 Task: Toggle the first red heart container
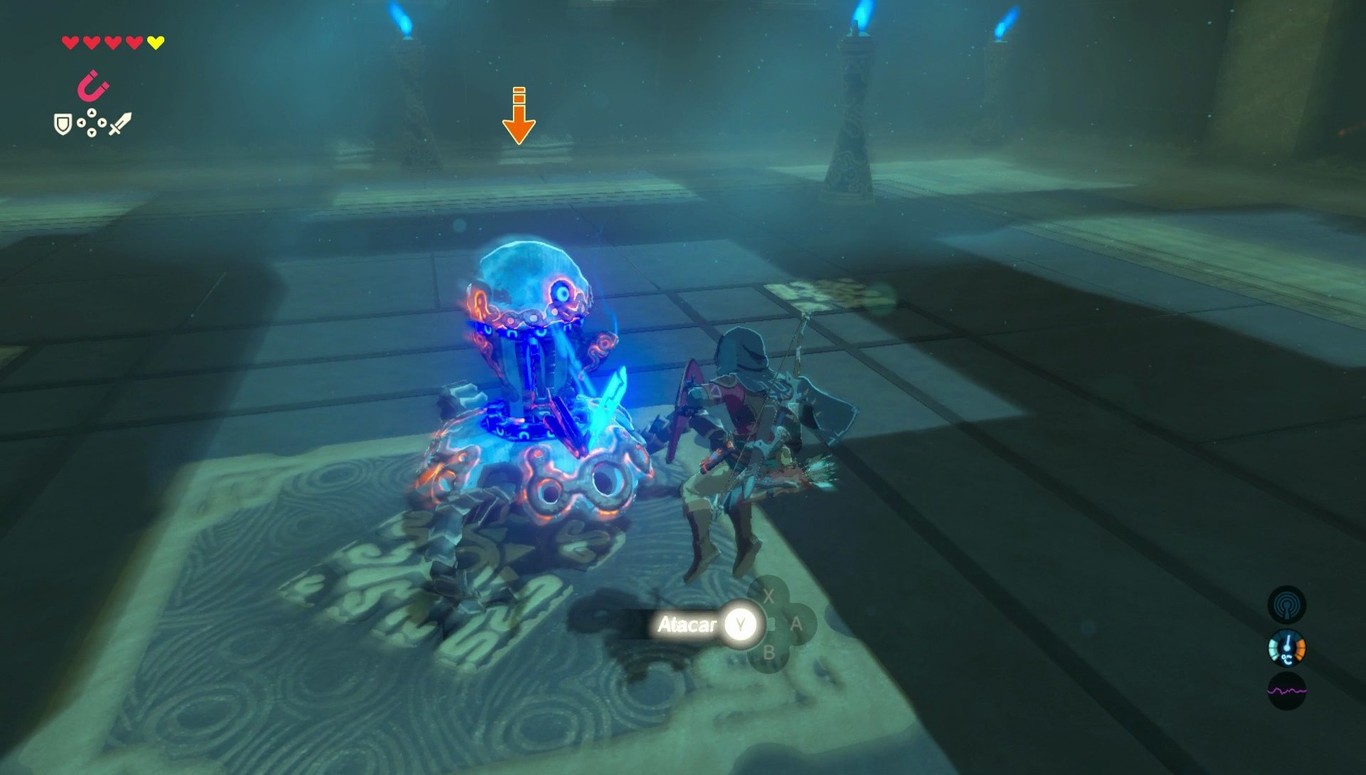point(69,42)
